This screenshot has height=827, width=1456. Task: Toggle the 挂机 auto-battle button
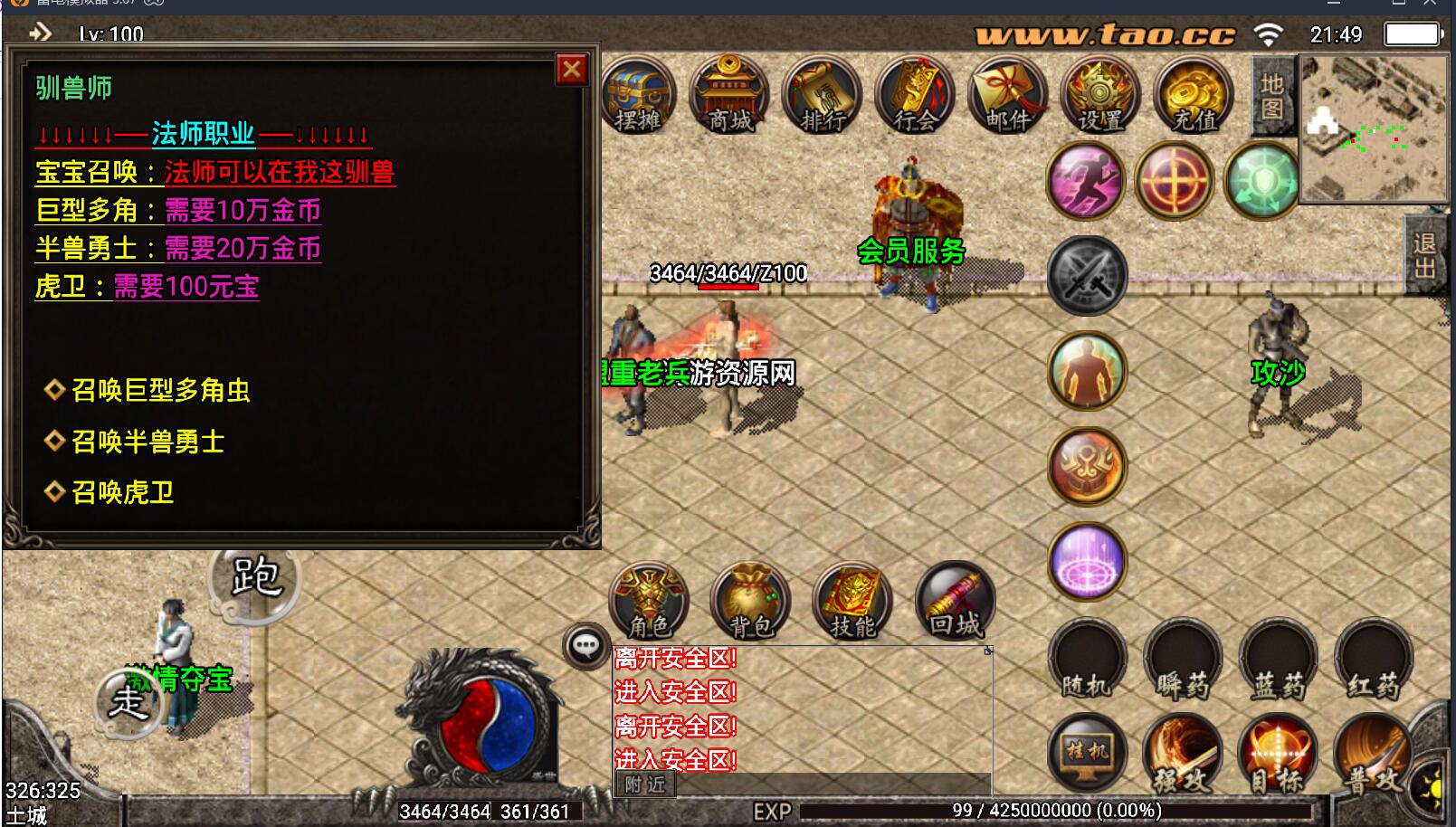1087,752
